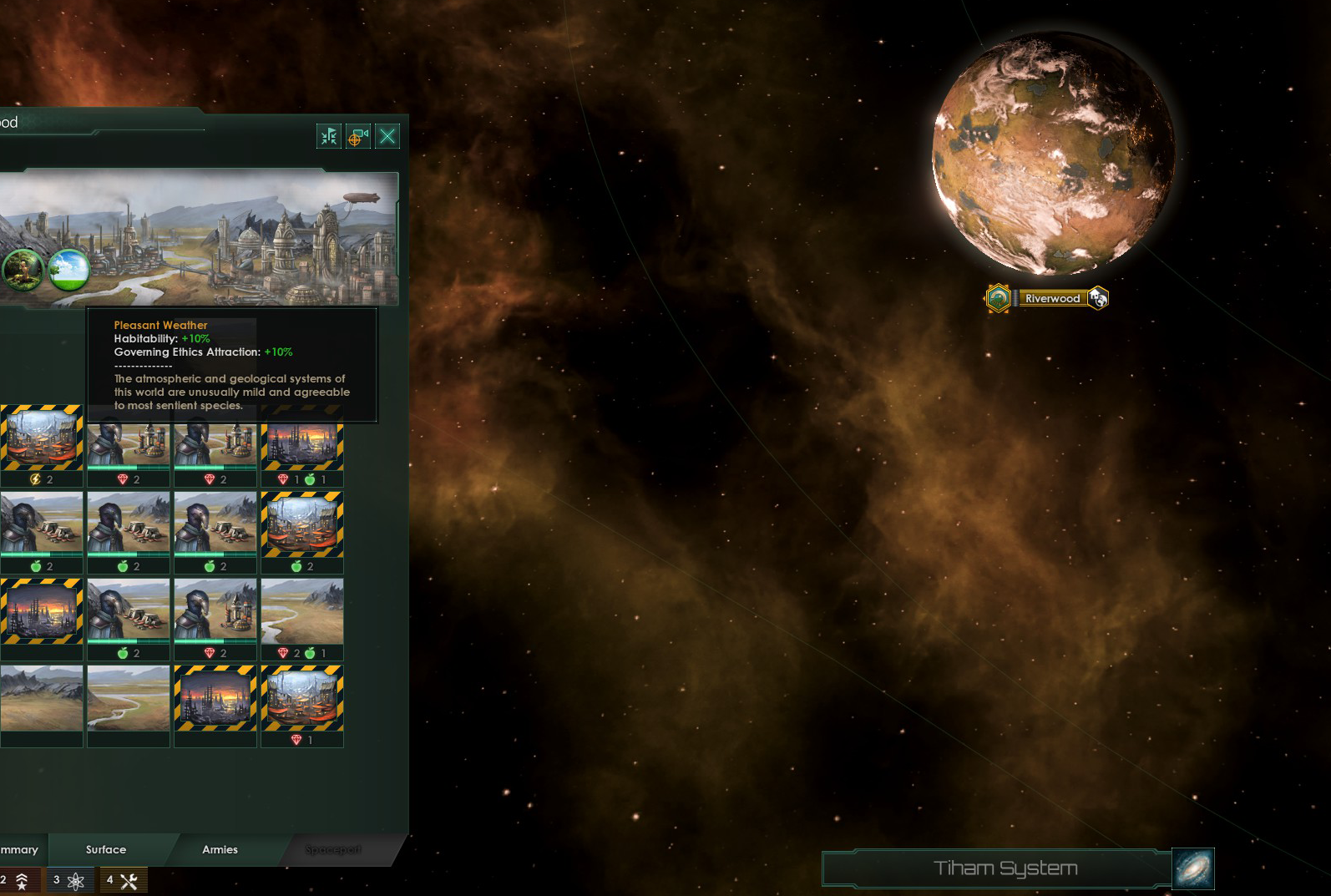Click the Riverwood planet name label
Viewport: 1331px width, 896px height.
click(1052, 298)
